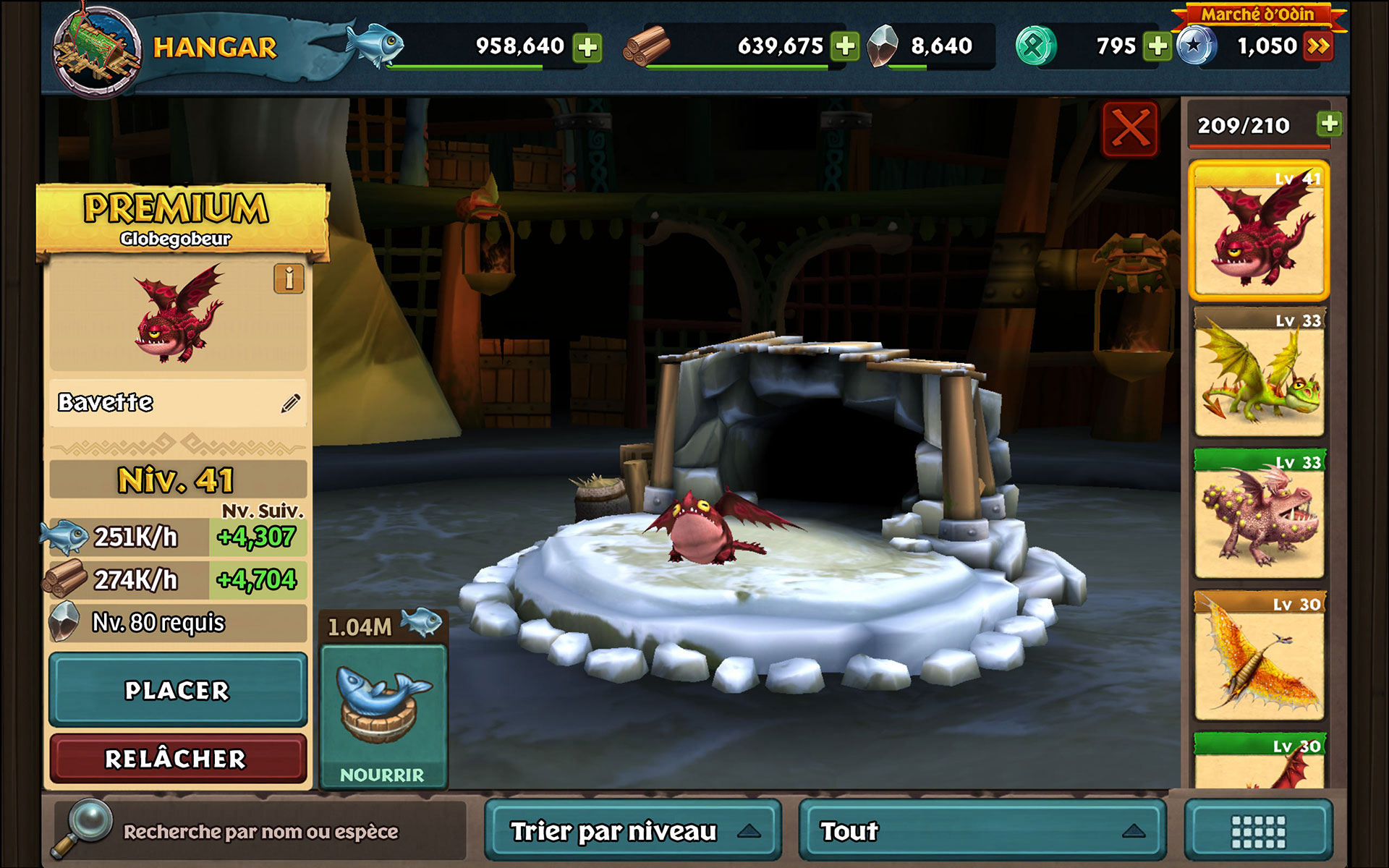Viewport: 1389px width, 868px height.
Task: Open the Trier par niveau sort dropdown
Action: [x=633, y=831]
